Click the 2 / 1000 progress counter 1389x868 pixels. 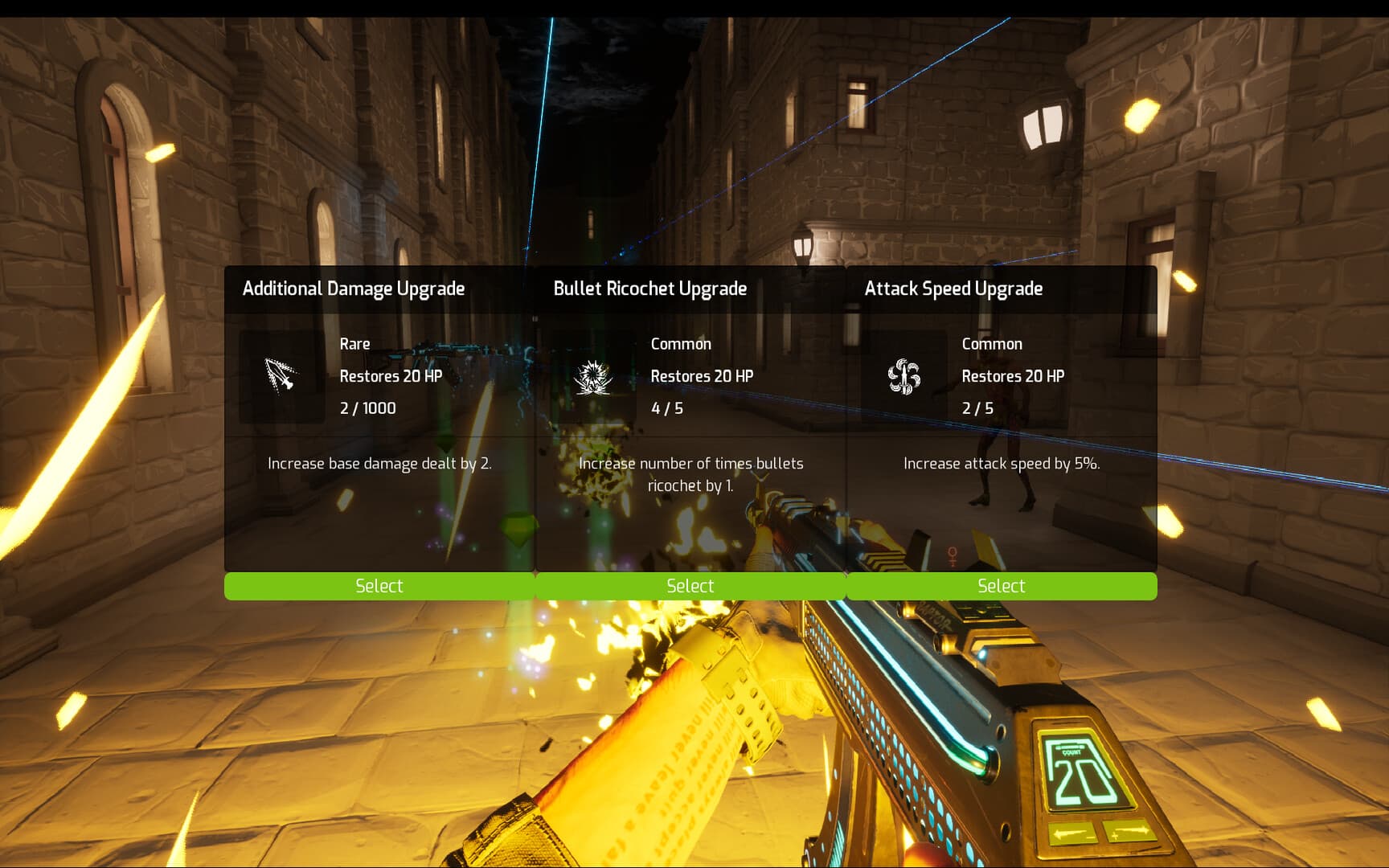point(367,408)
